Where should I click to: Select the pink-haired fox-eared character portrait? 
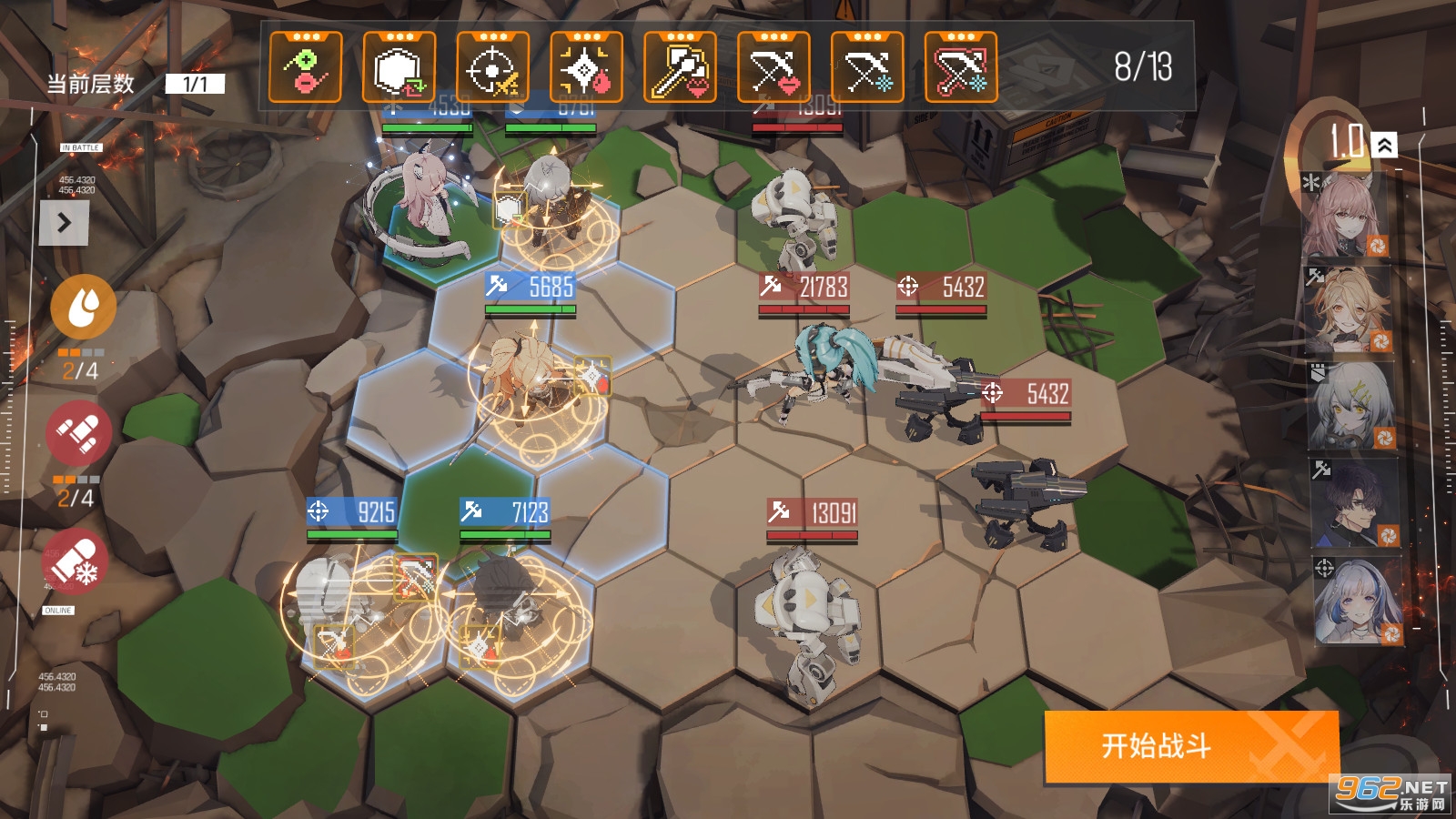click(x=1345, y=215)
